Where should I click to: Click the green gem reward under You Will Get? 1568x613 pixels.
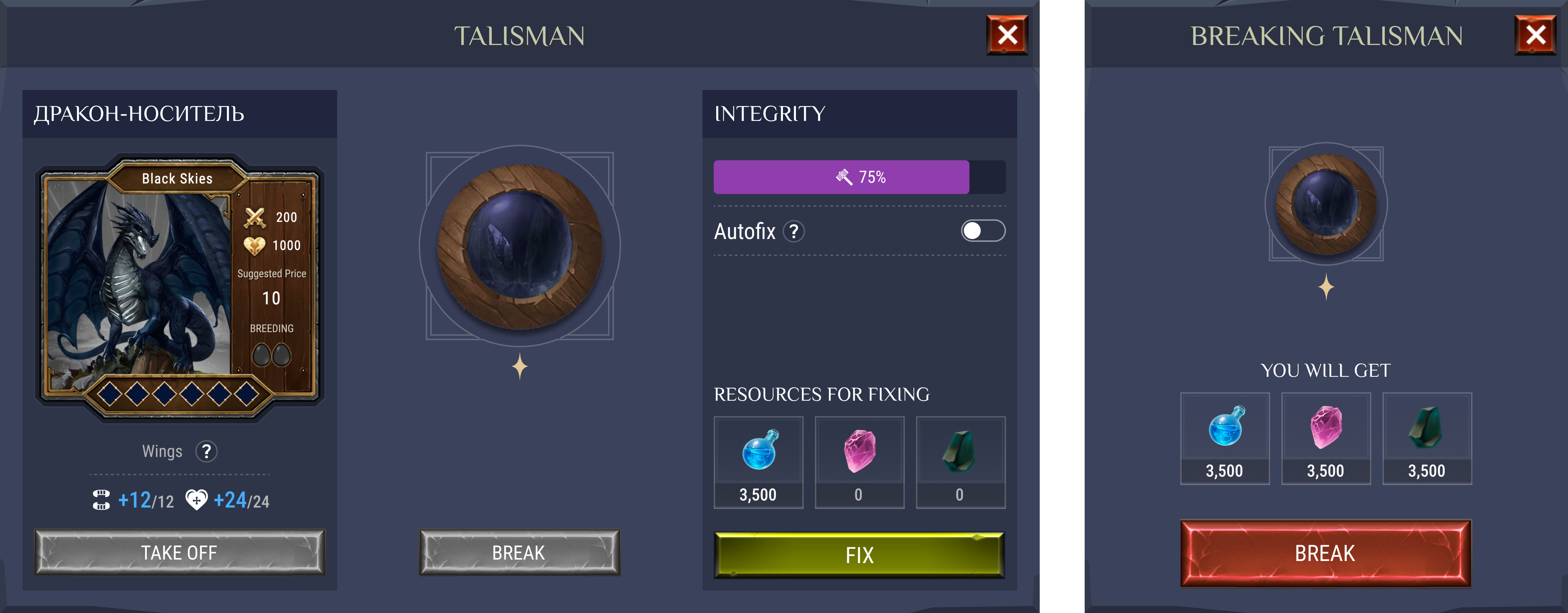1427,438
